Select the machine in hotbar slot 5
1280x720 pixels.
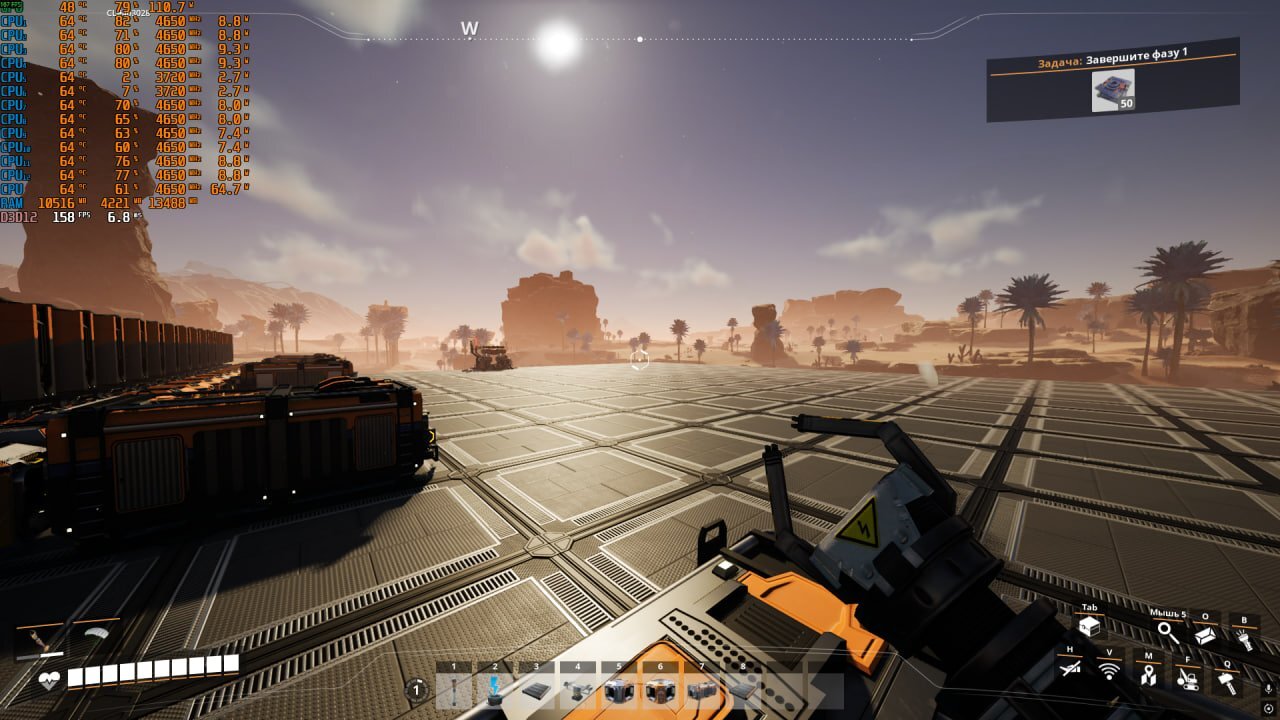pyautogui.click(x=619, y=690)
